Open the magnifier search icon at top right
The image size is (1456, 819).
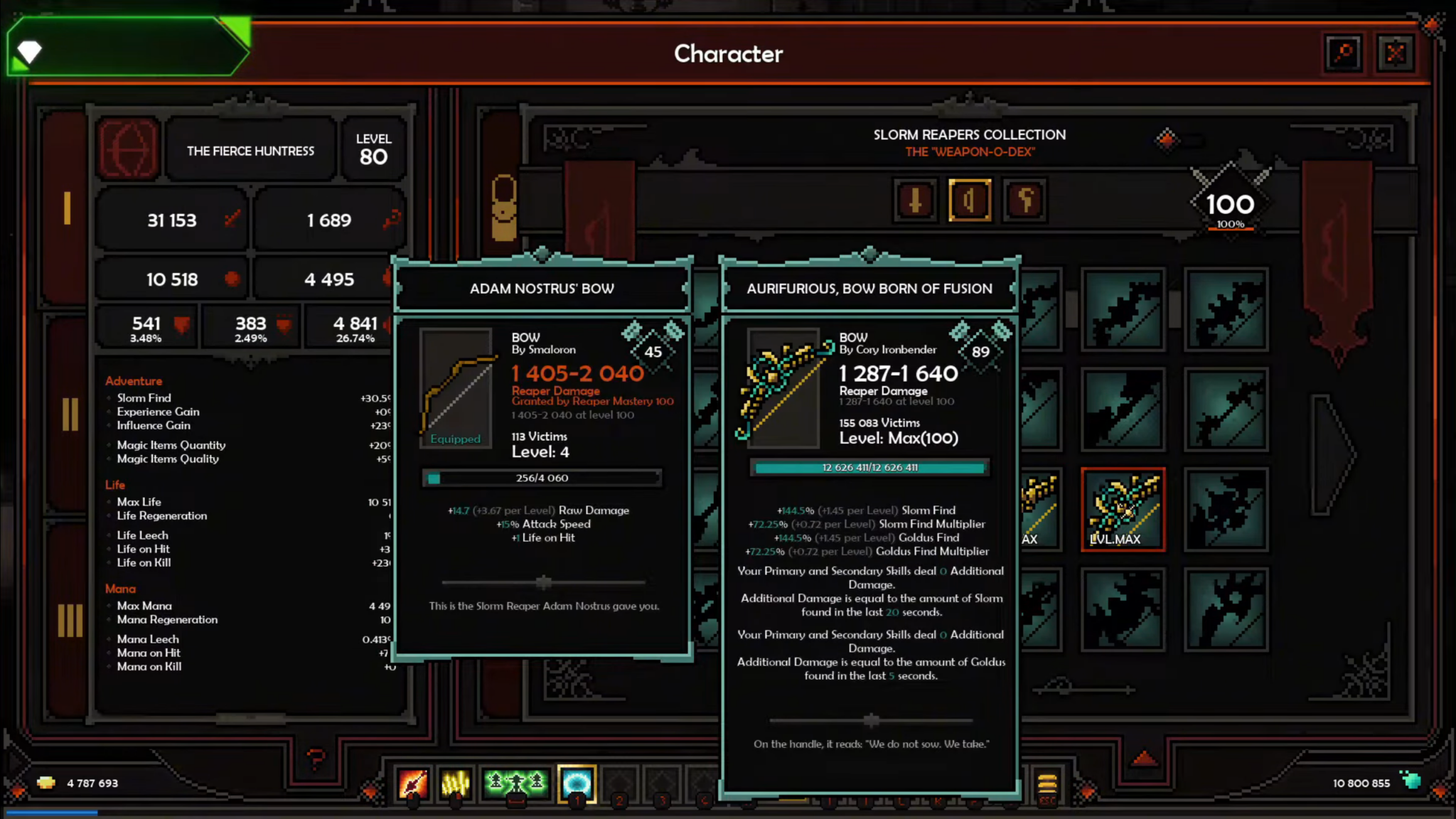tap(1344, 53)
